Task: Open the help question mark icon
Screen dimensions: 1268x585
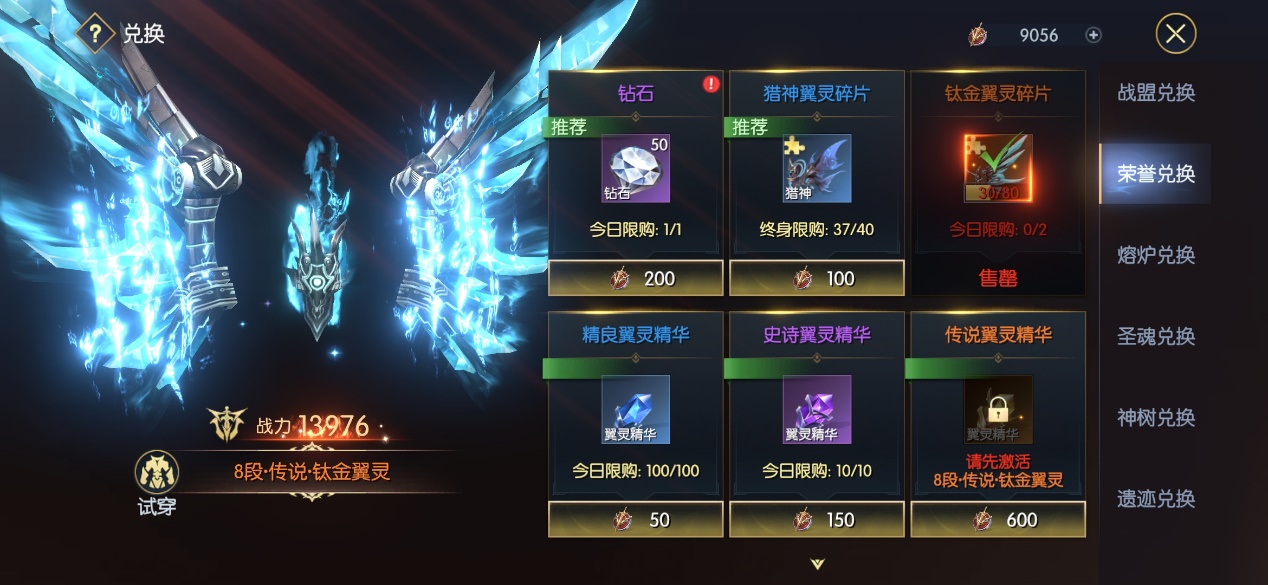Action: [95, 33]
